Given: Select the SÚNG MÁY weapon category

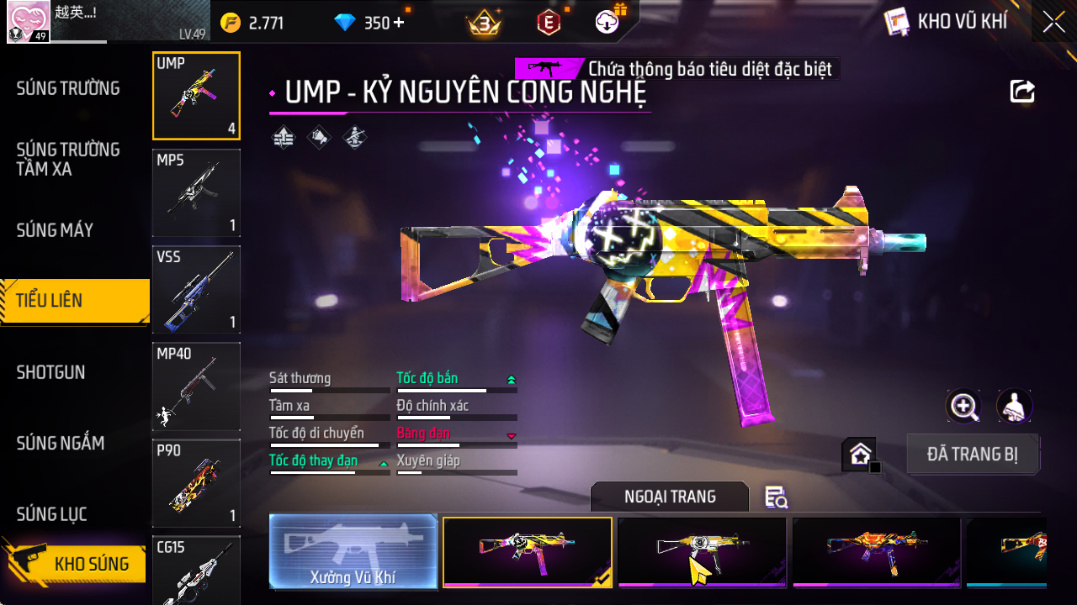Looking at the screenshot, I should coord(55,231).
